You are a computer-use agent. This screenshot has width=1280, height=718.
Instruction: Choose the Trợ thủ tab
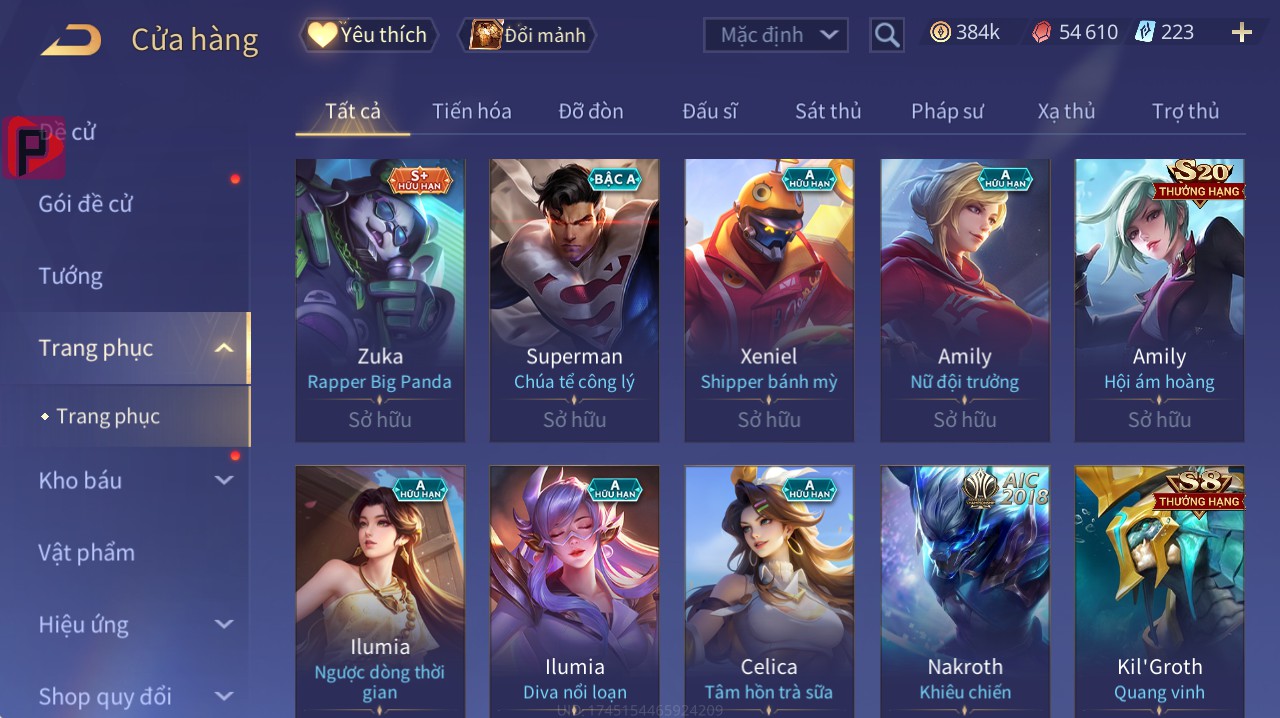(1185, 111)
